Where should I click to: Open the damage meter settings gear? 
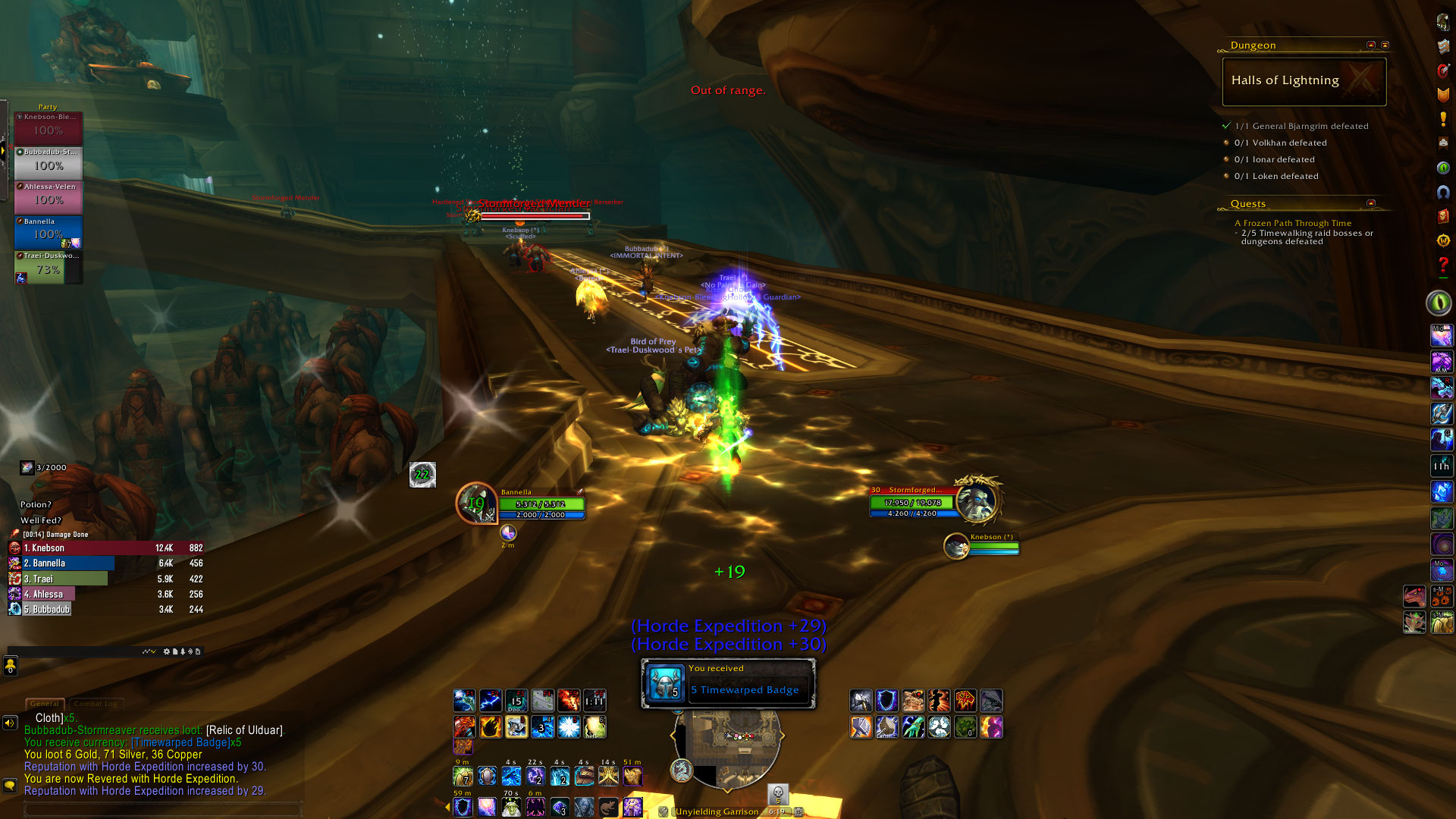click(x=167, y=651)
